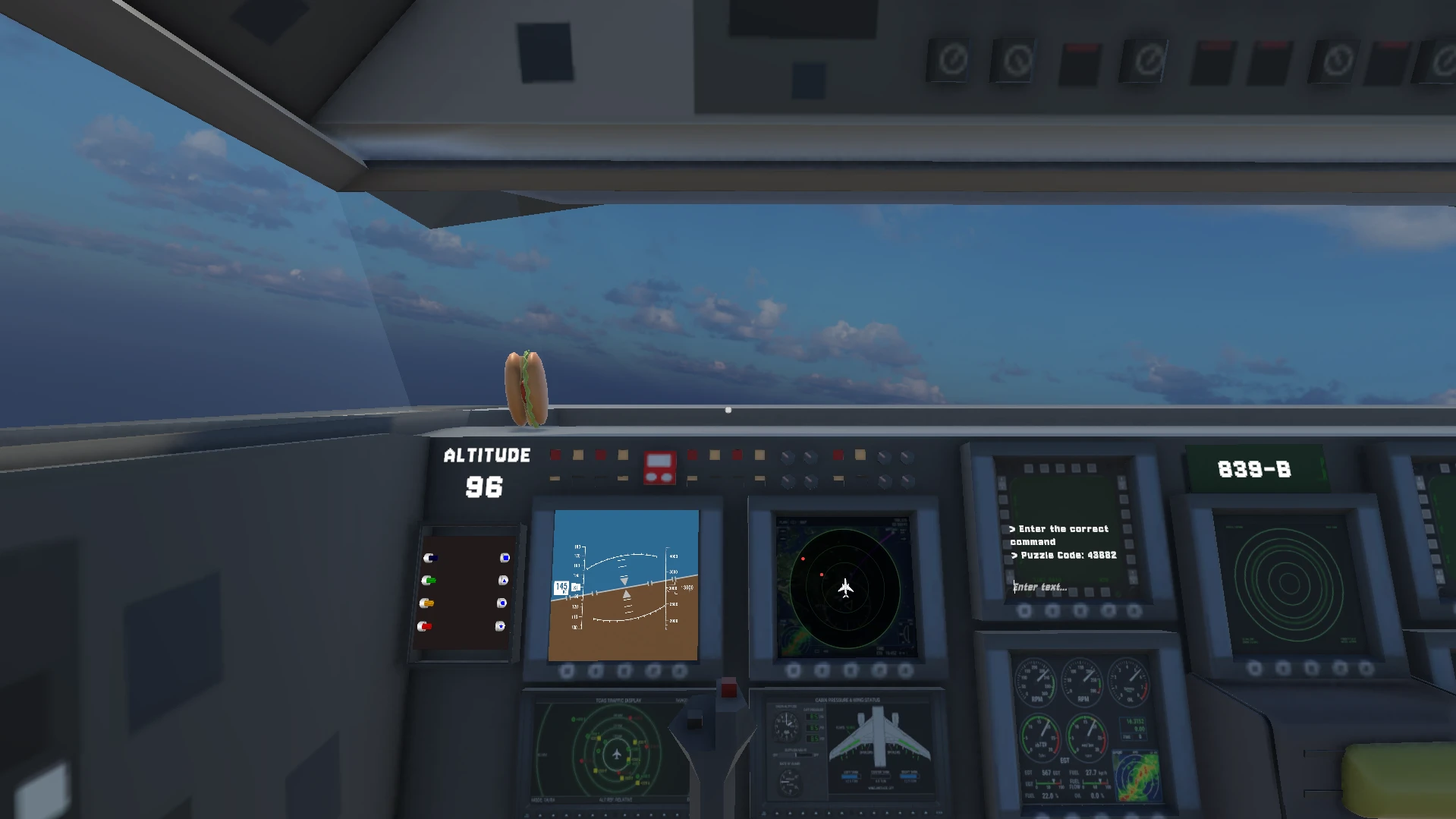This screenshot has width=1456, height=819.
Task: Click the square symbol socket
Action: pyautogui.click(x=505, y=558)
